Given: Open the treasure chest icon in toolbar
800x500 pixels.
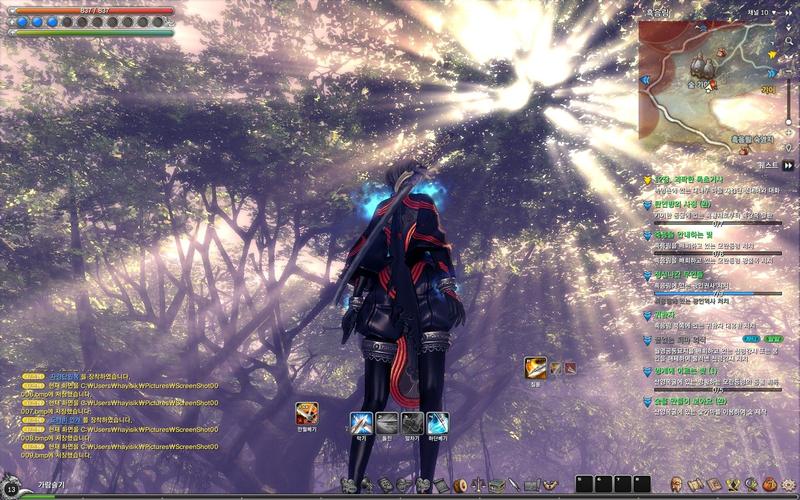Looking at the screenshot, I should point(497,485).
